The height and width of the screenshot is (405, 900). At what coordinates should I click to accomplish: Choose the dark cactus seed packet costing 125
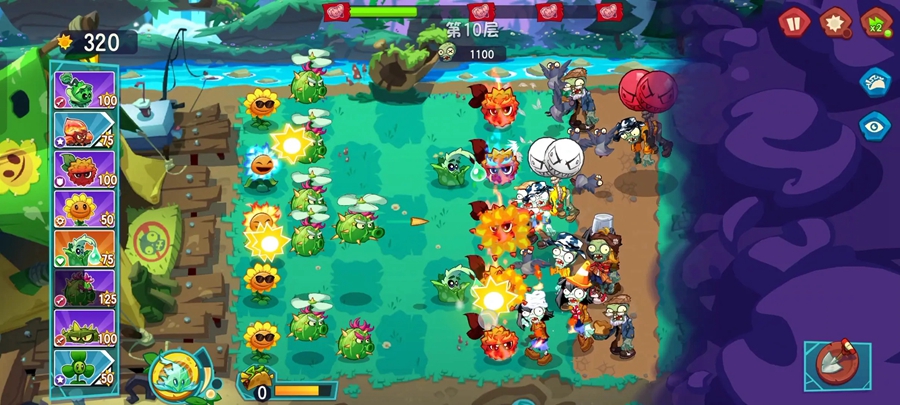click(86, 288)
